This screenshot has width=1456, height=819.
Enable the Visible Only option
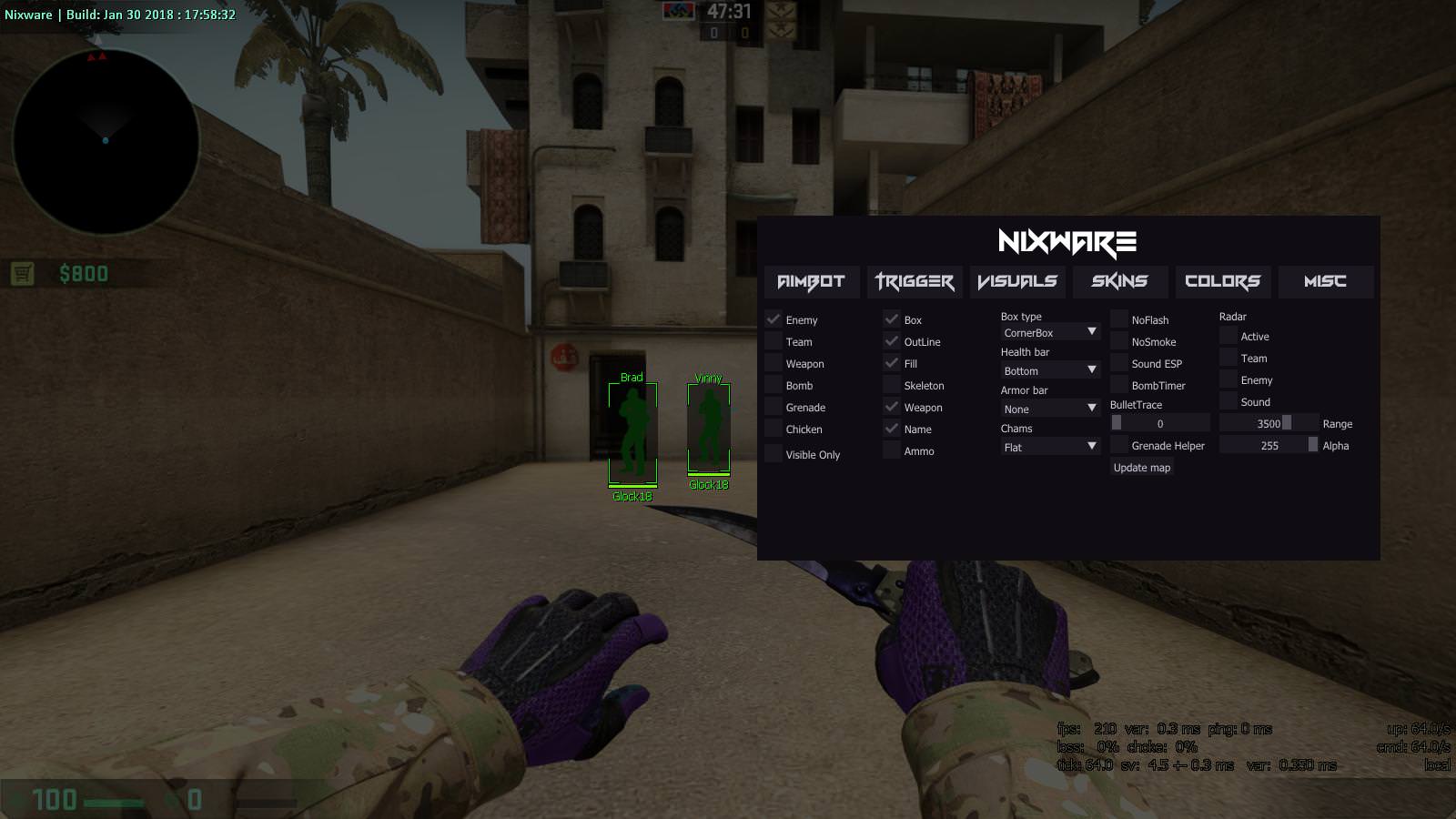pos(774,454)
